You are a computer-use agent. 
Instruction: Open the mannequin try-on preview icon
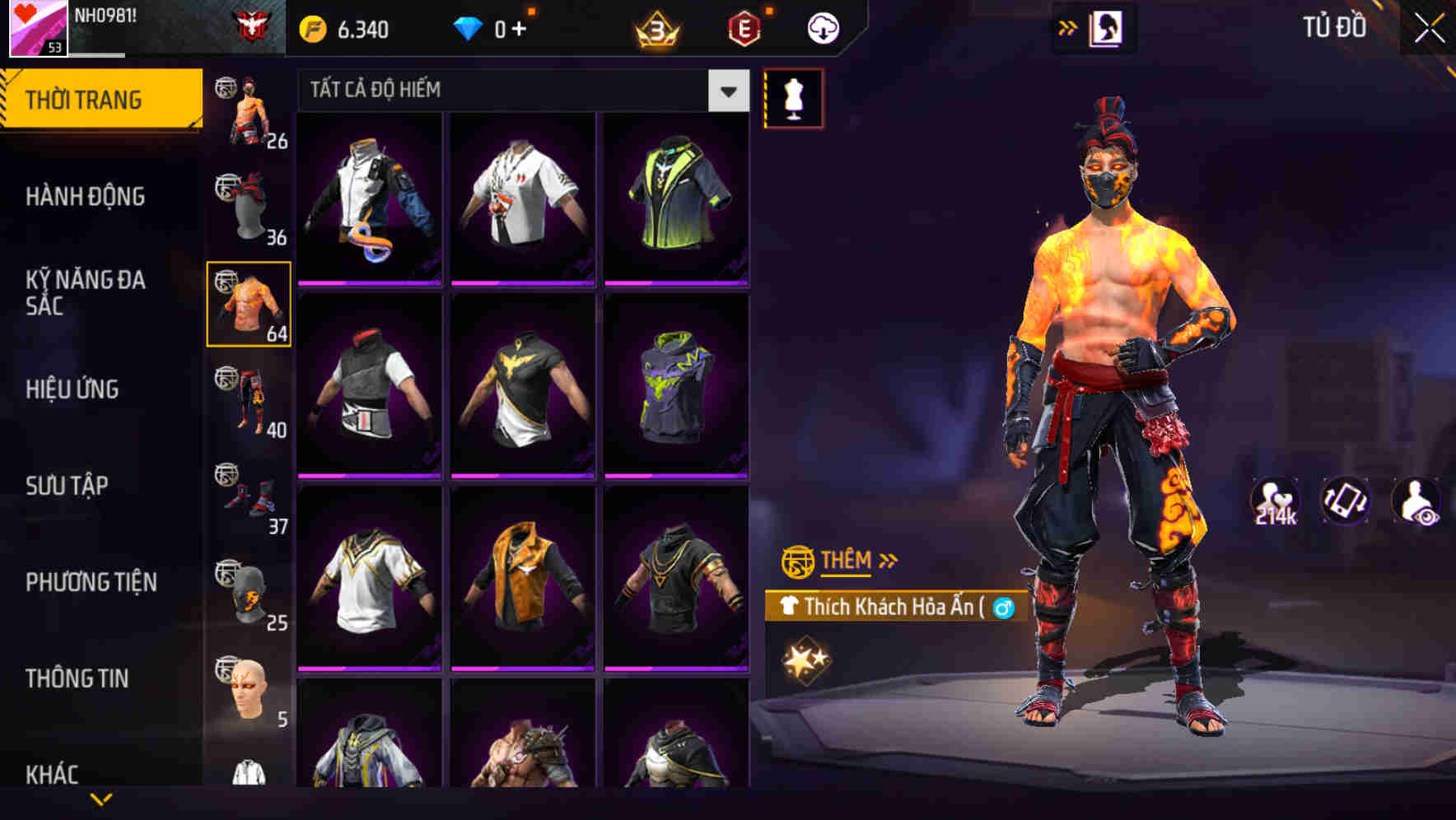pos(793,99)
